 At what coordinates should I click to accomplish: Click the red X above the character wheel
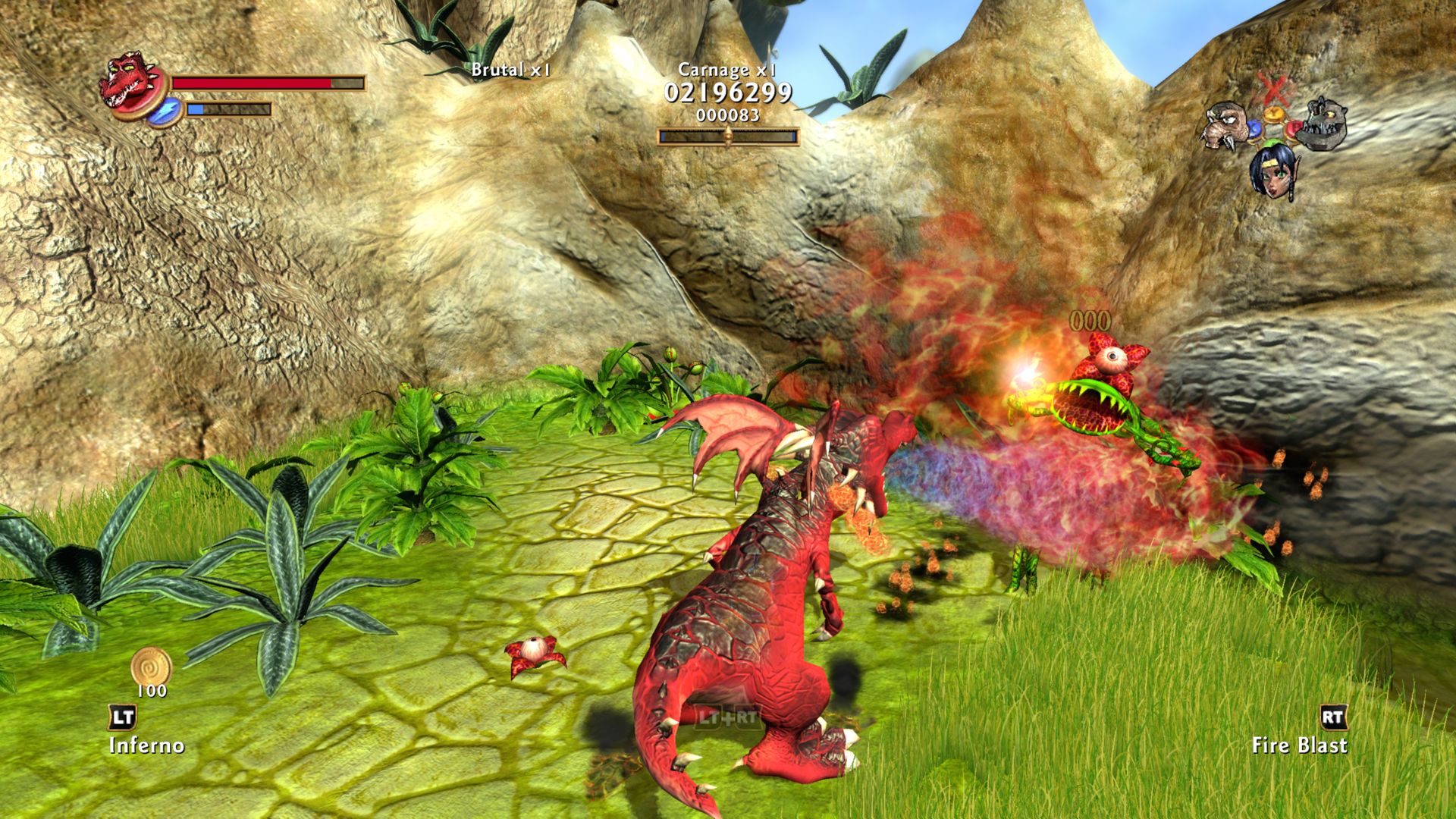pos(1274,87)
